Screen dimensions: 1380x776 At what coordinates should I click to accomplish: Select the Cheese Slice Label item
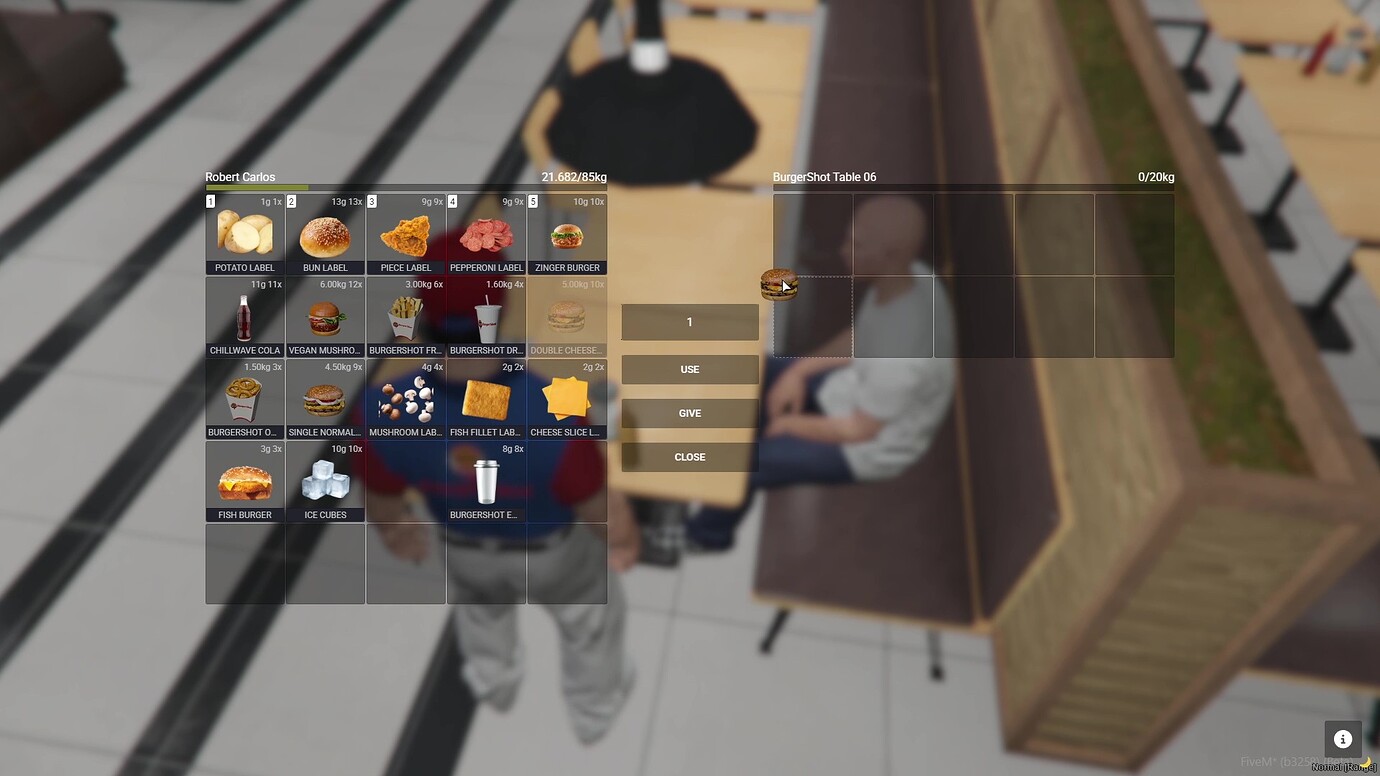click(567, 398)
